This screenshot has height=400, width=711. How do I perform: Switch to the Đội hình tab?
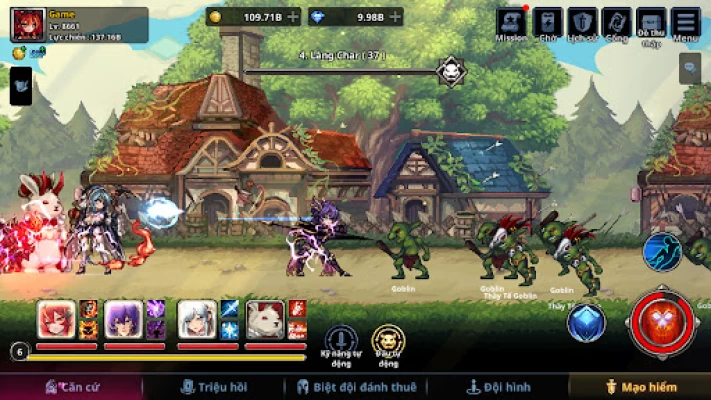[x=499, y=386]
